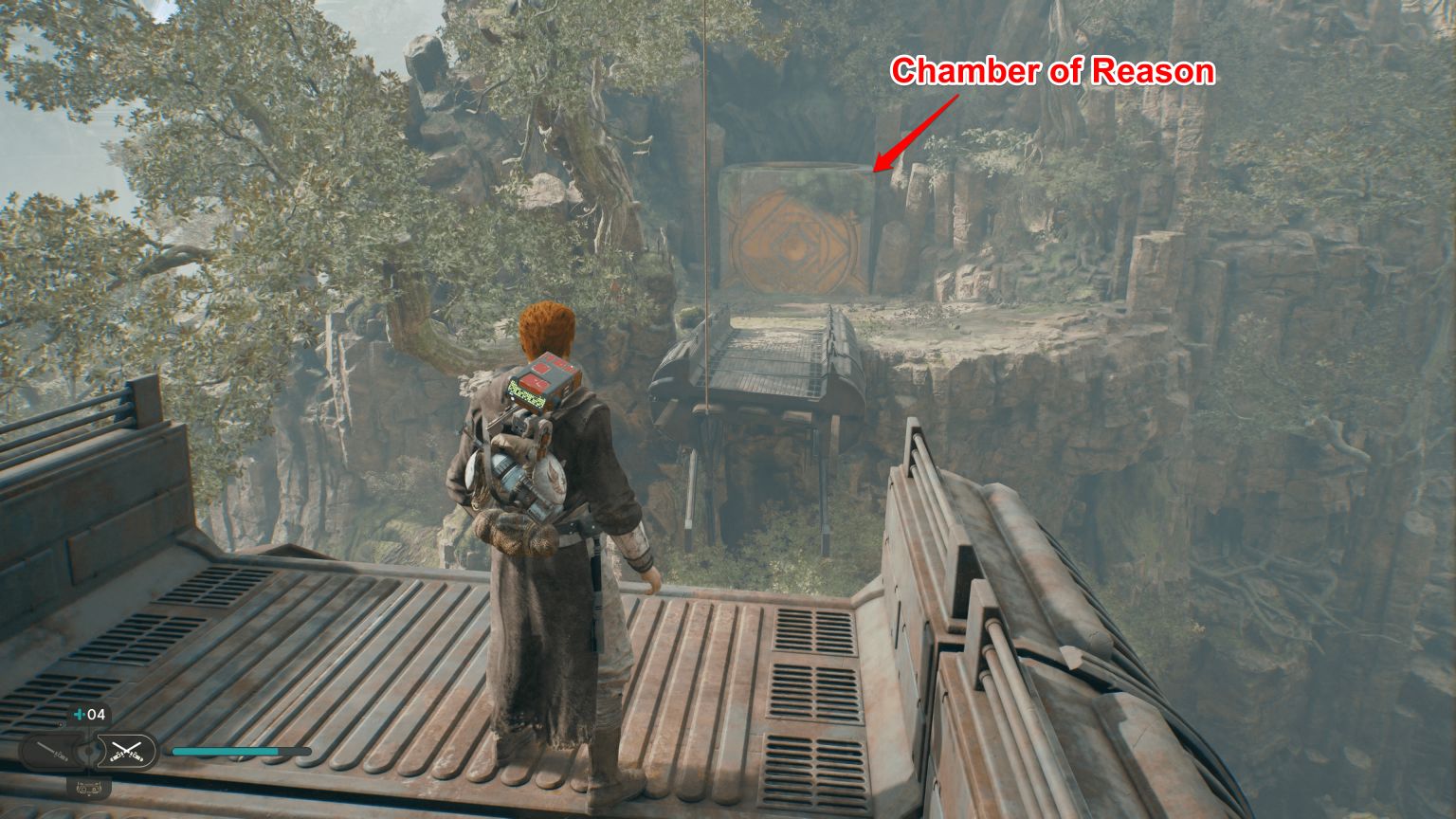
Task: Click the teal stim cross icon
Action: [x=78, y=715]
